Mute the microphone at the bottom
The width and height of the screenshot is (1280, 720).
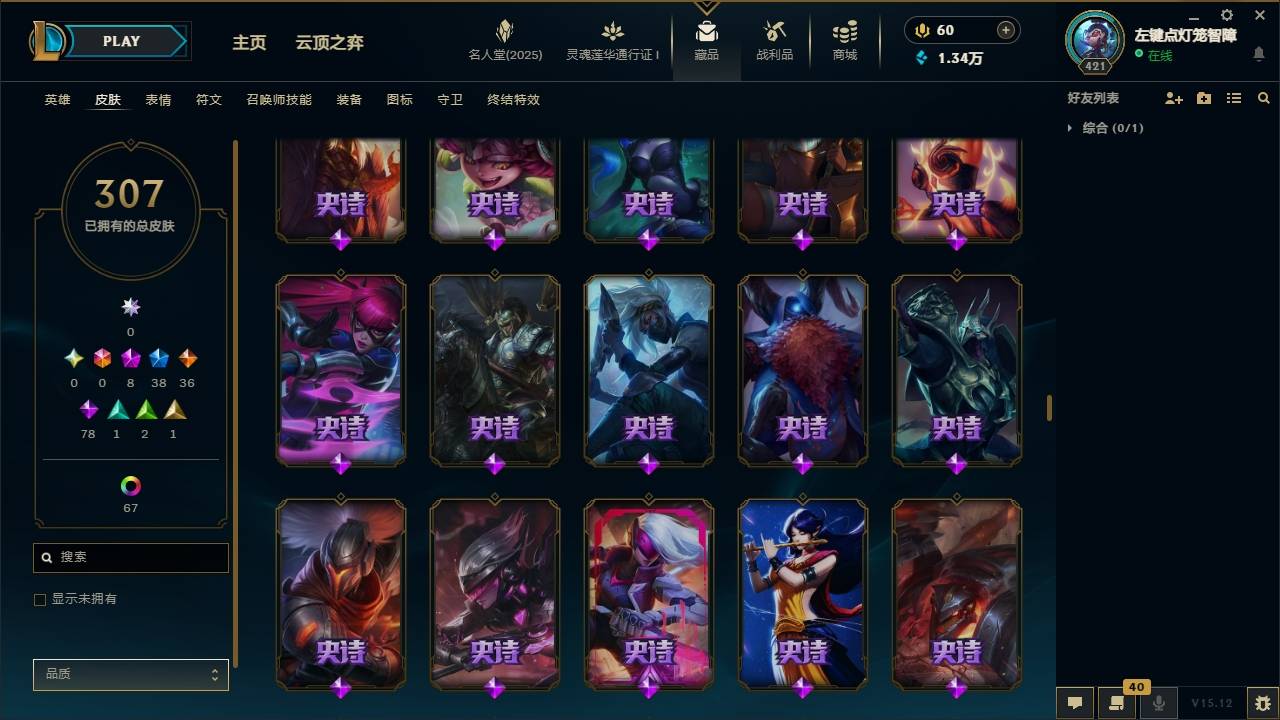point(1158,703)
